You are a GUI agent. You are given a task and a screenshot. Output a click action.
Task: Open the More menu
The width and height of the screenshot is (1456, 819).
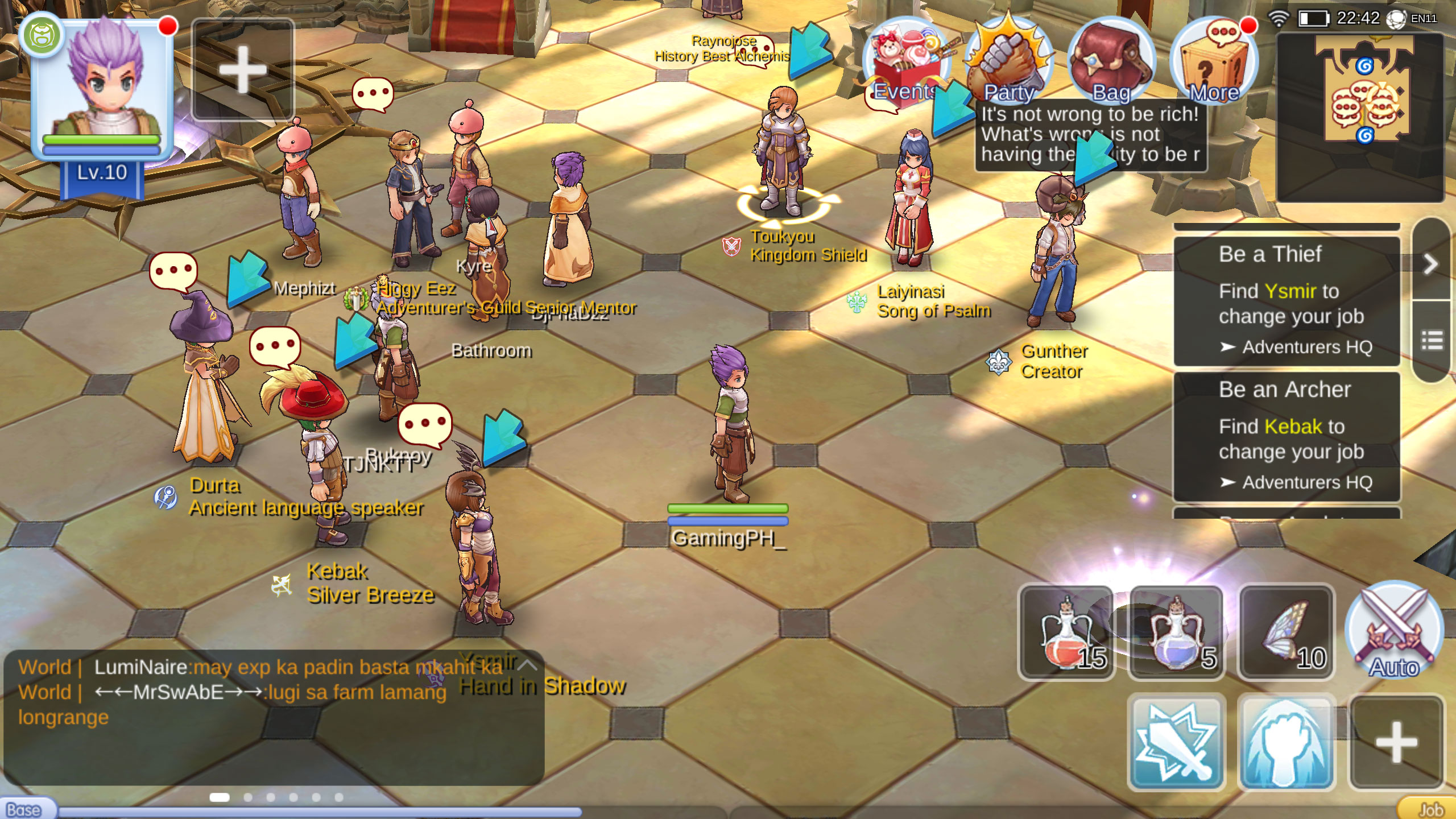pyautogui.click(x=1214, y=61)
